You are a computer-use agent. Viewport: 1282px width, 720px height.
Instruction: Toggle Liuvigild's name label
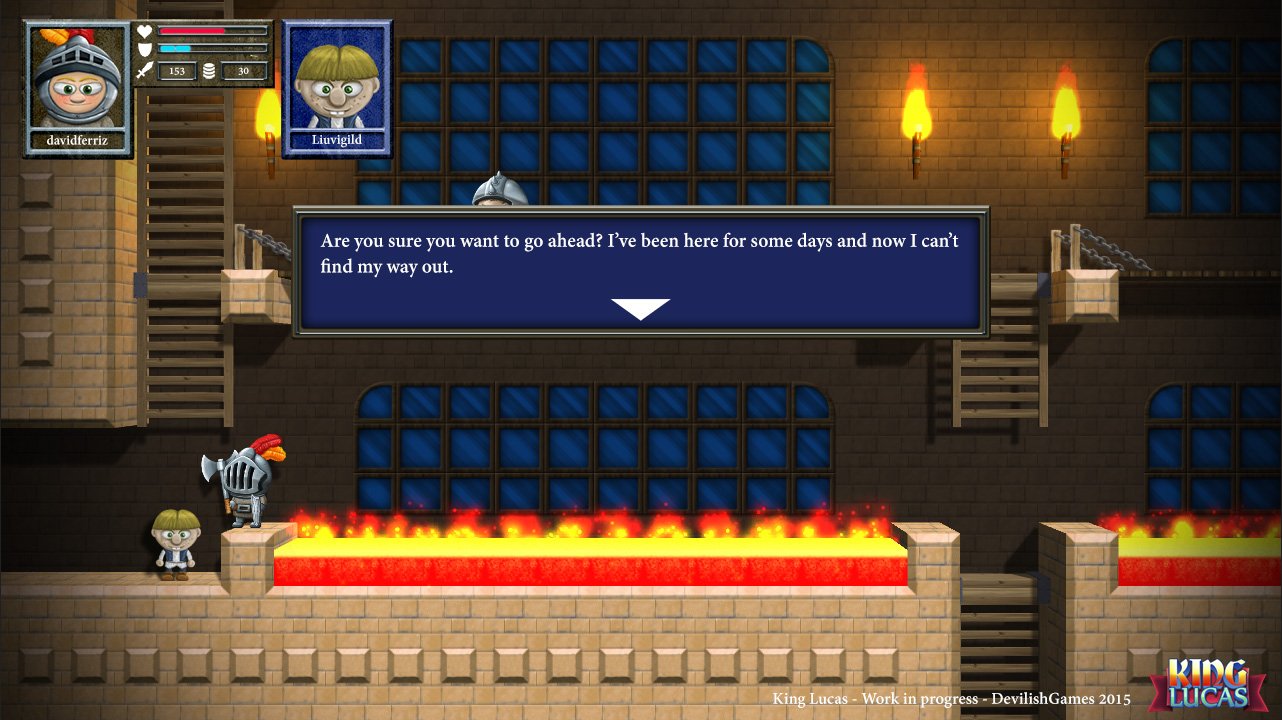click(336, 139)
